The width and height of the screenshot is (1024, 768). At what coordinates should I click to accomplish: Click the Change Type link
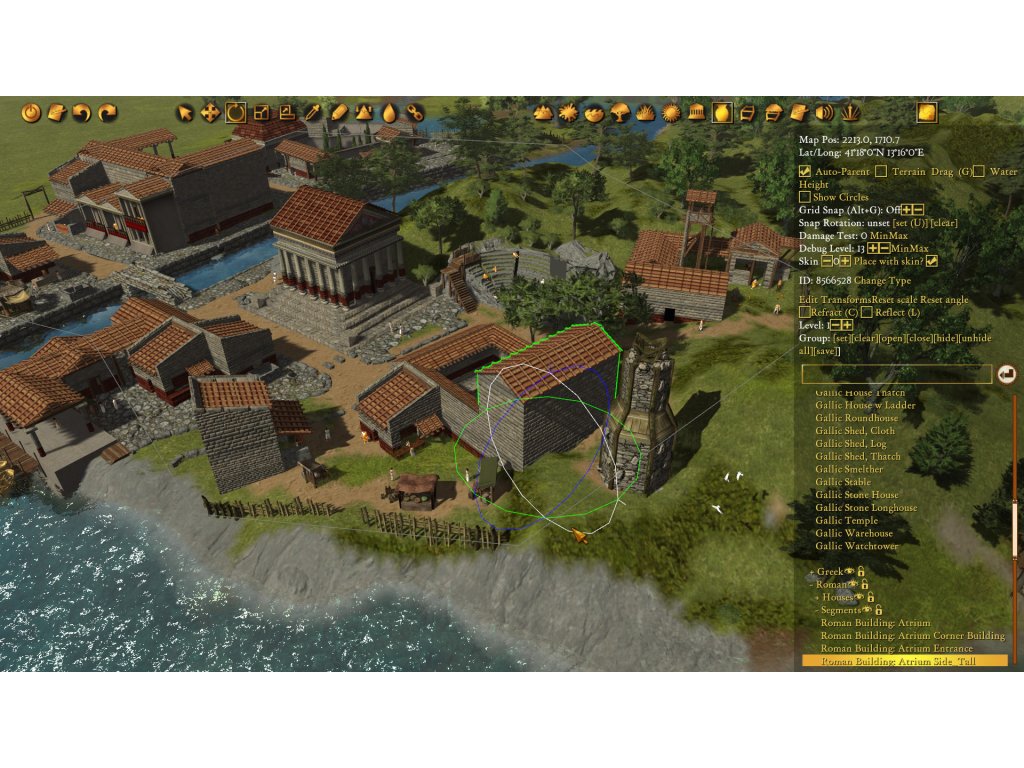pyautogui.click(x=882, y=281)
